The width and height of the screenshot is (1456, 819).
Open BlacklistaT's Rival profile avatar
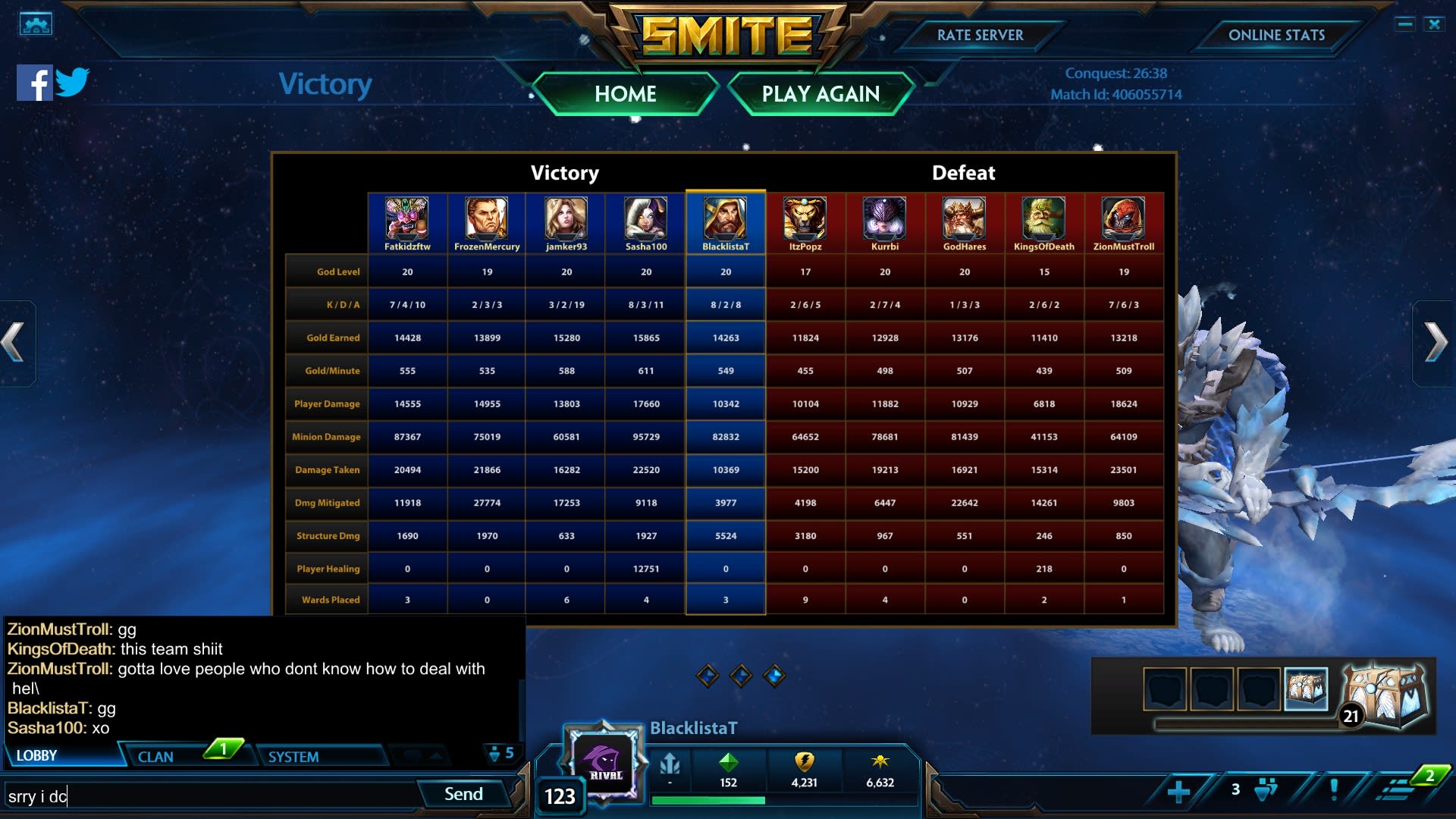[x=604, y=761]
